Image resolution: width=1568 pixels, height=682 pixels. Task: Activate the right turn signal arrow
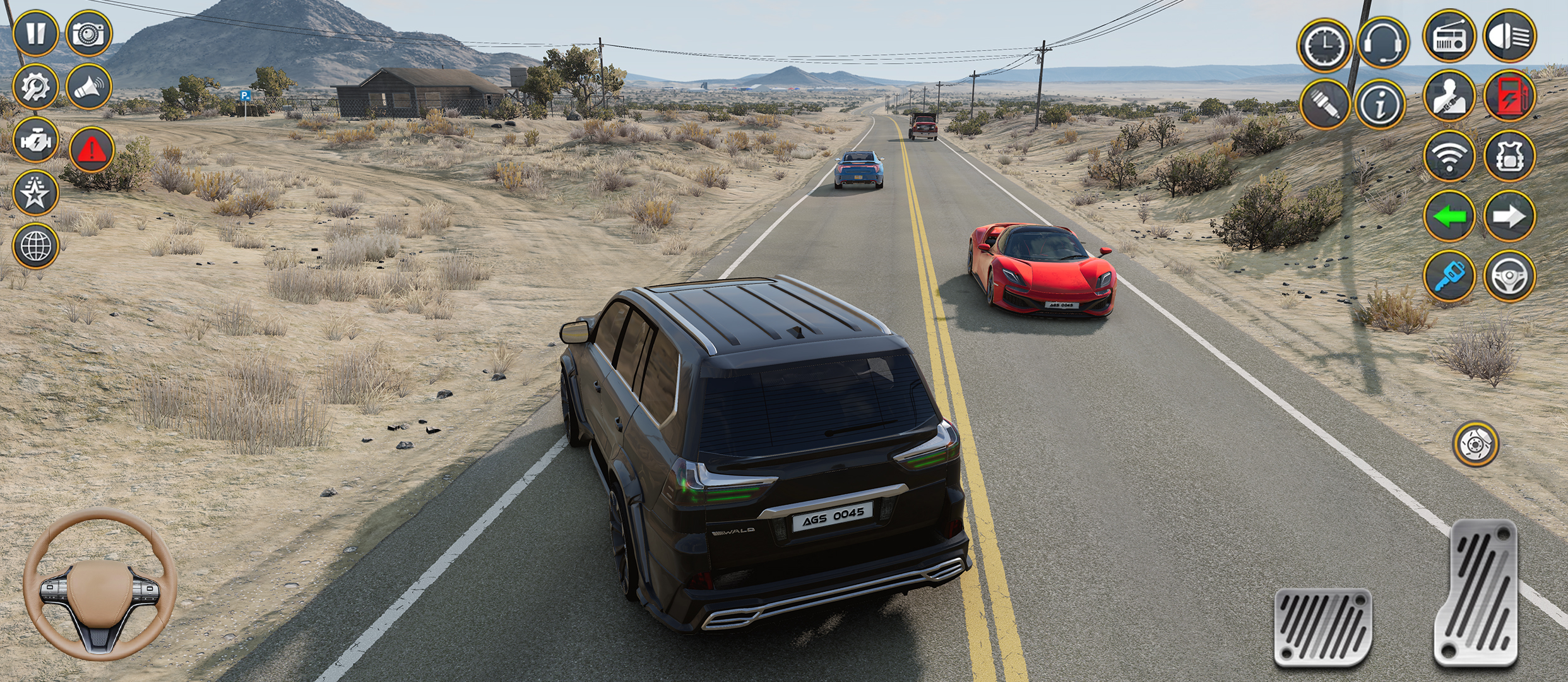point(1509,216)
